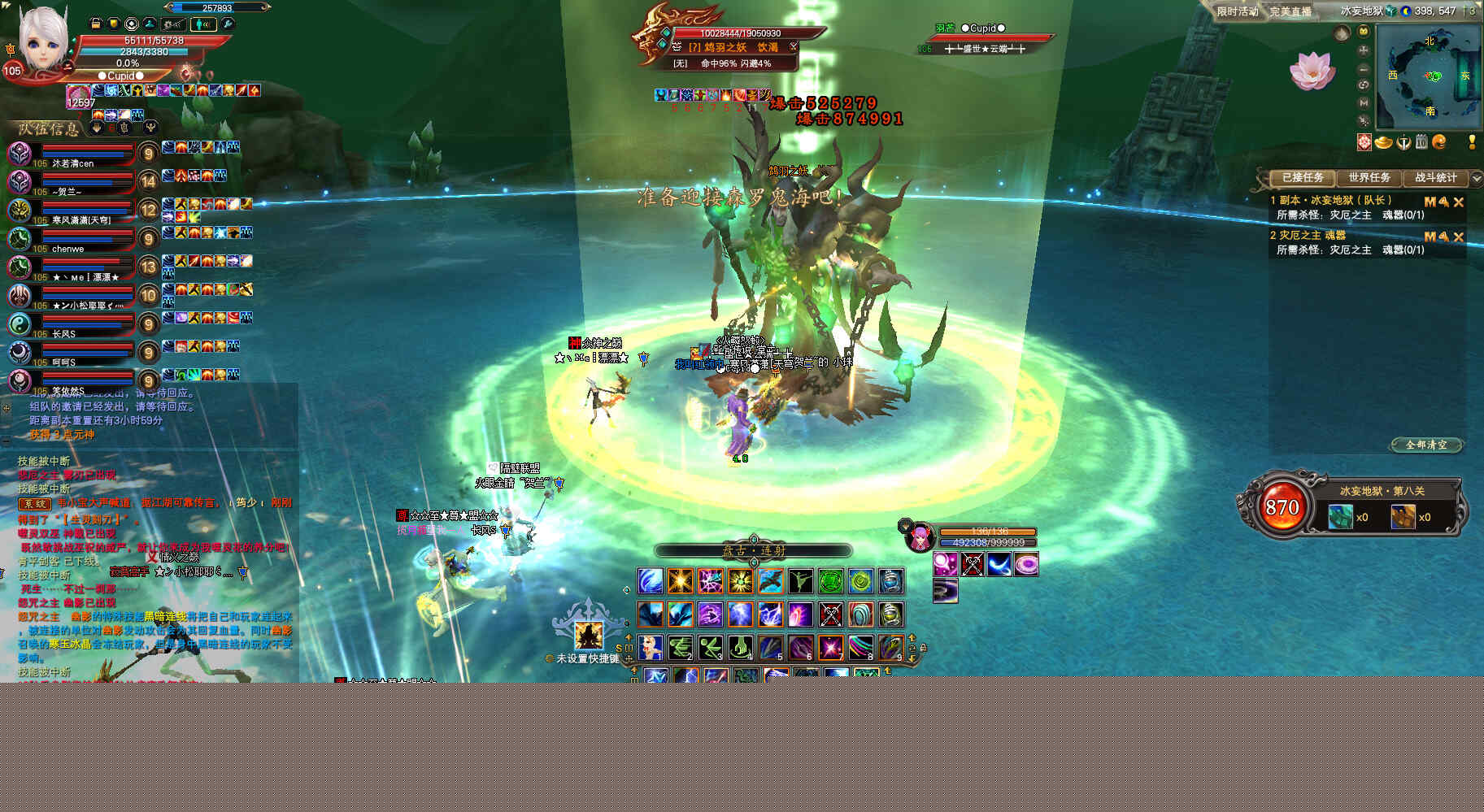Open the calendar icon below the minimap
Image resolution: width=1484 pixels, height=812 pixels.
(1421, 142)
